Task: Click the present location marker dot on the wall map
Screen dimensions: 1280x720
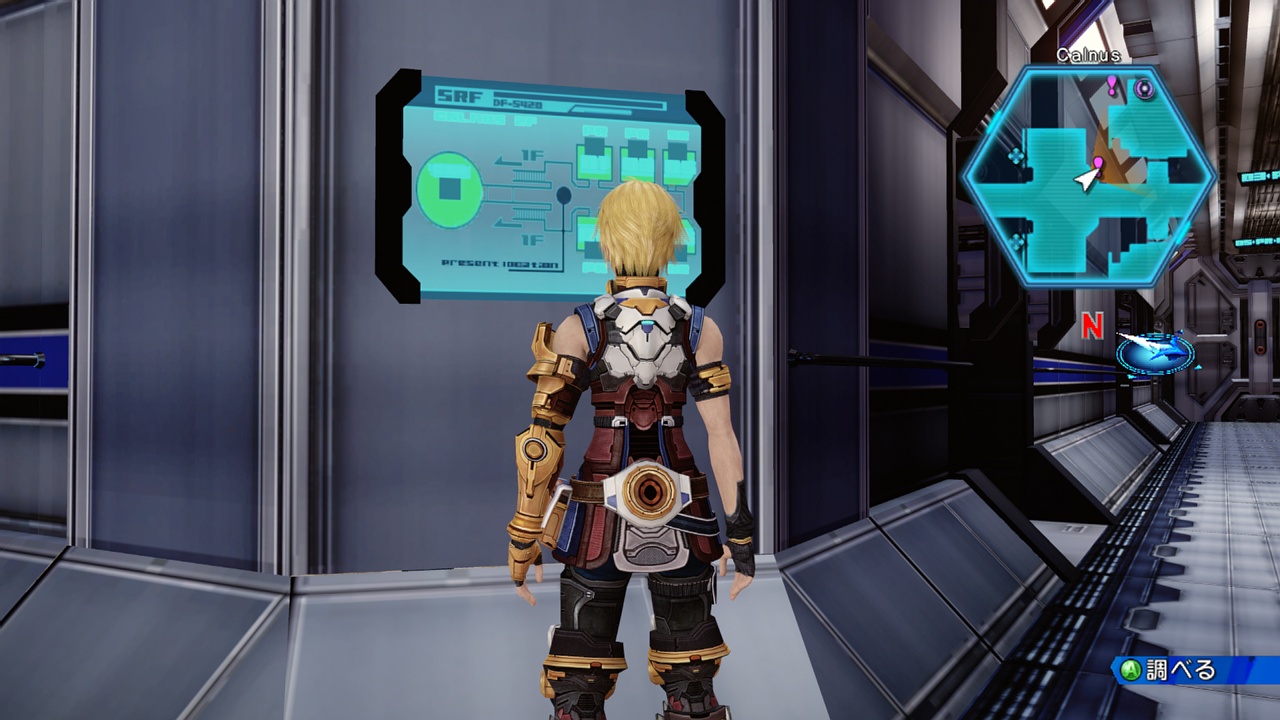Action: tap(562, 193)
